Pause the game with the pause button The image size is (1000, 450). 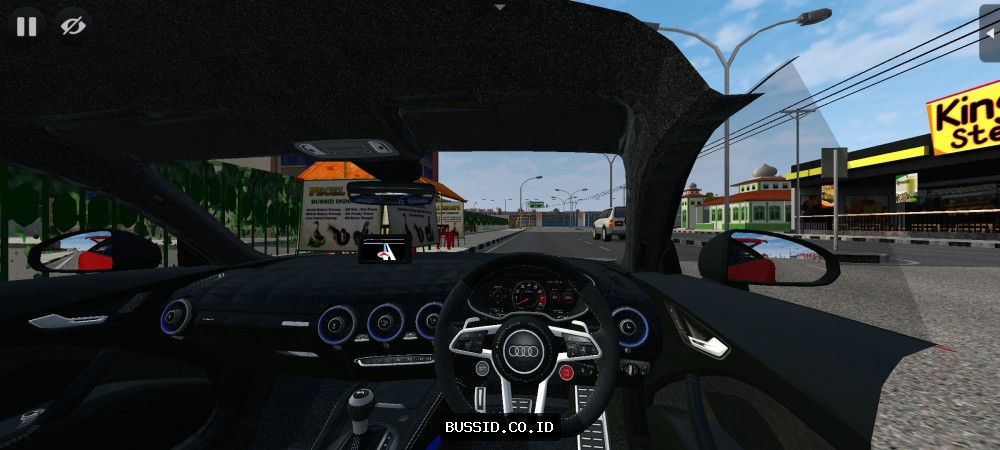pos(27,27)
